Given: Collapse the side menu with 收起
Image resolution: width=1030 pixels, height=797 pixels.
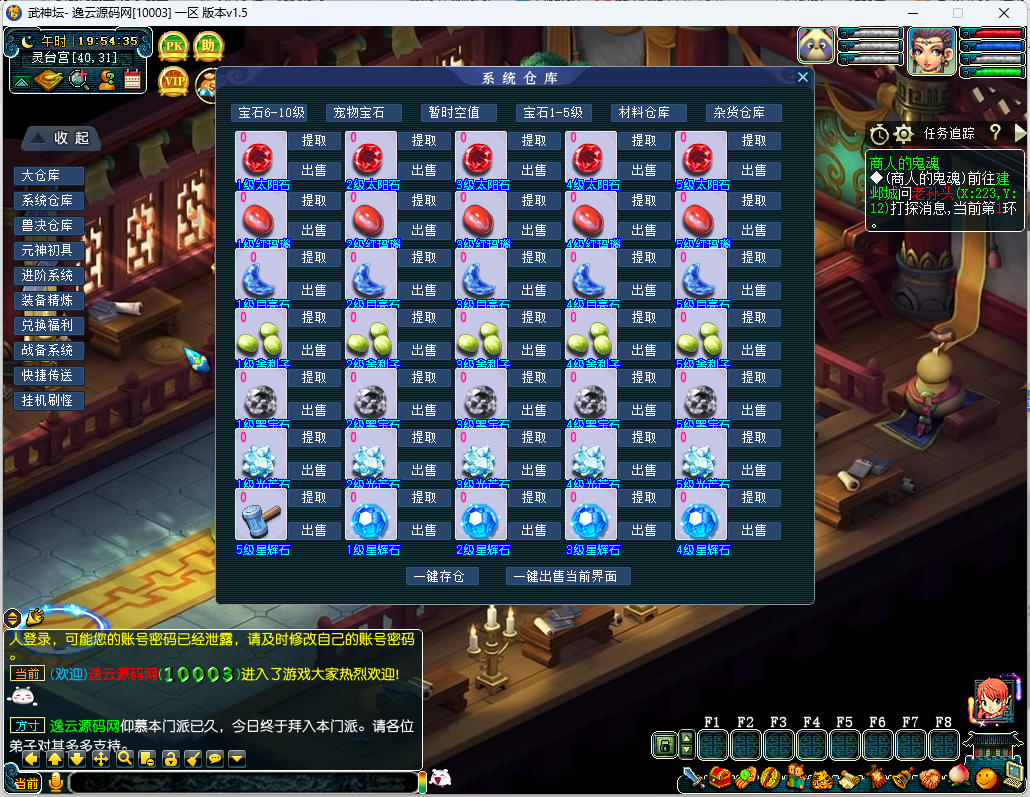Looking at the screenshot, I should [60, 137].
